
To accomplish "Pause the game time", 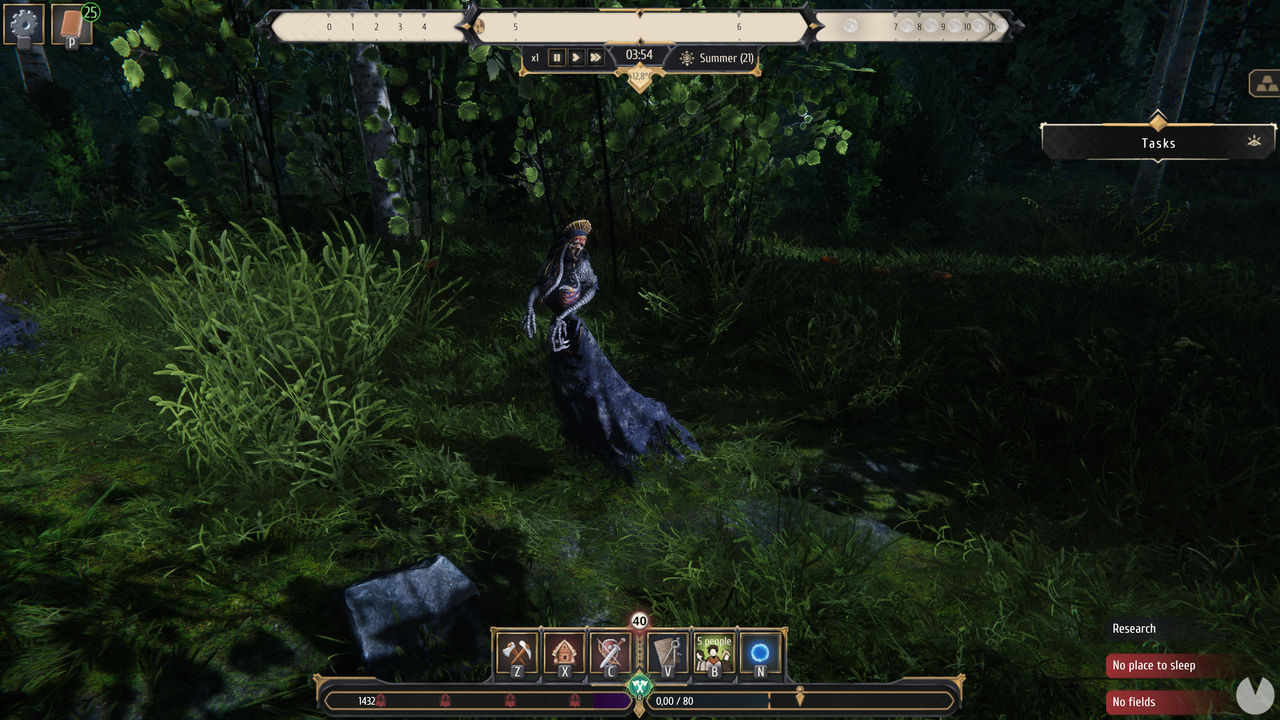I will 557,58.
